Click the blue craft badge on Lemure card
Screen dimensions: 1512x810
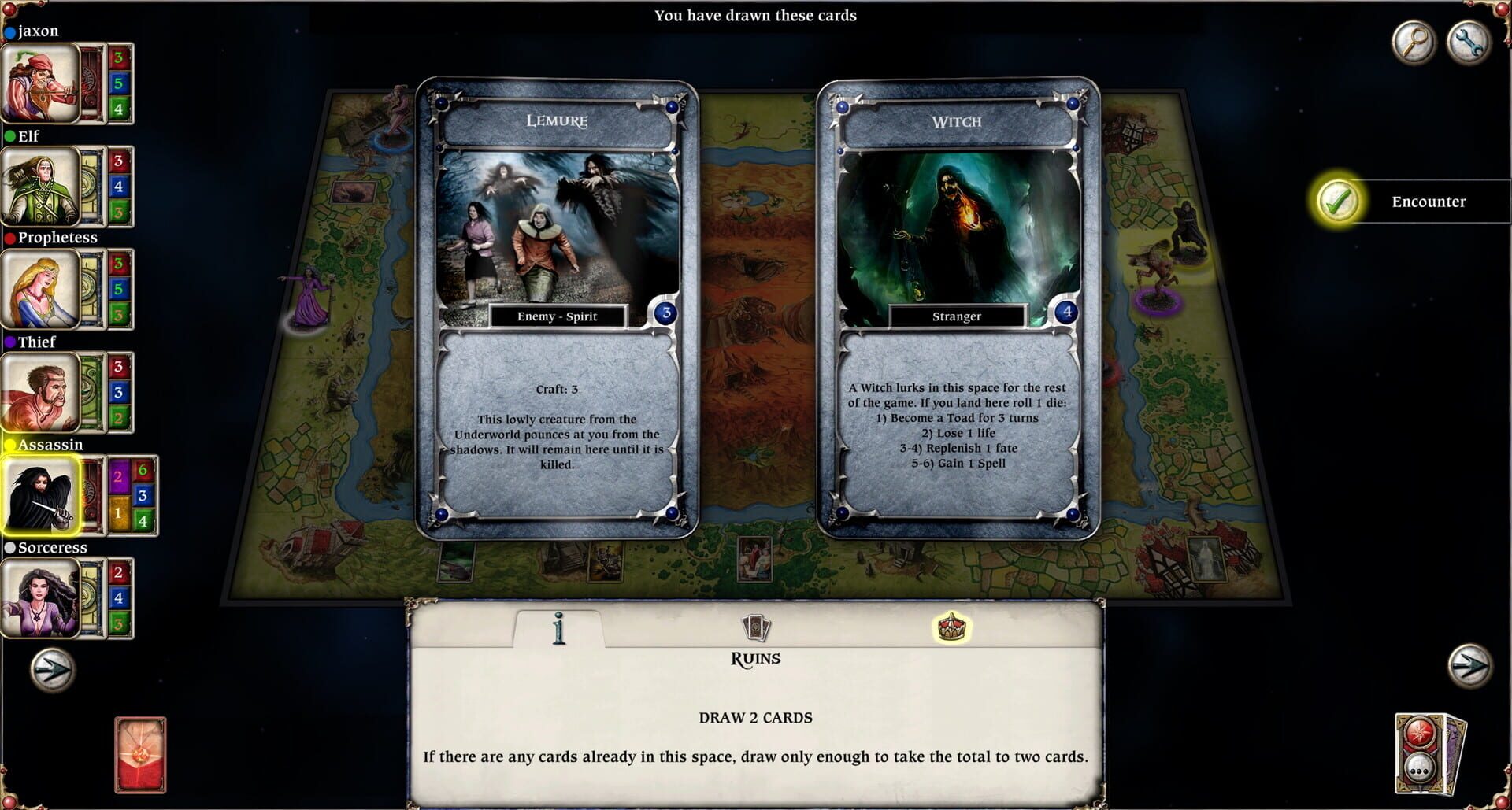point(665,313)
